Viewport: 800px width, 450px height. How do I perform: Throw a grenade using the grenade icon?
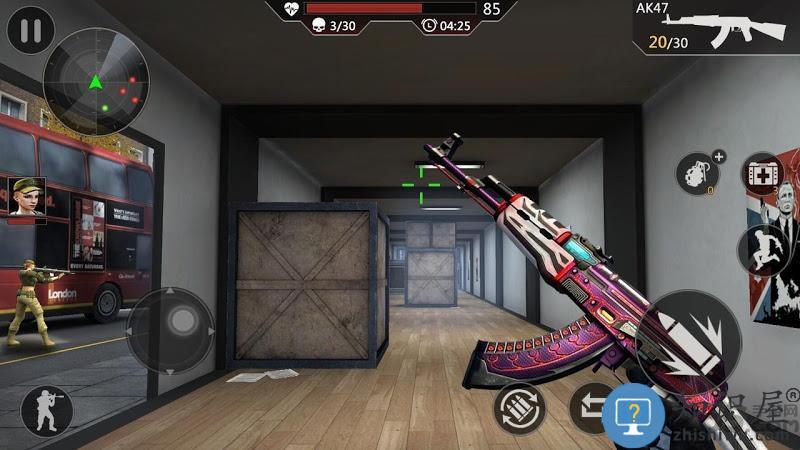point(699,175)
